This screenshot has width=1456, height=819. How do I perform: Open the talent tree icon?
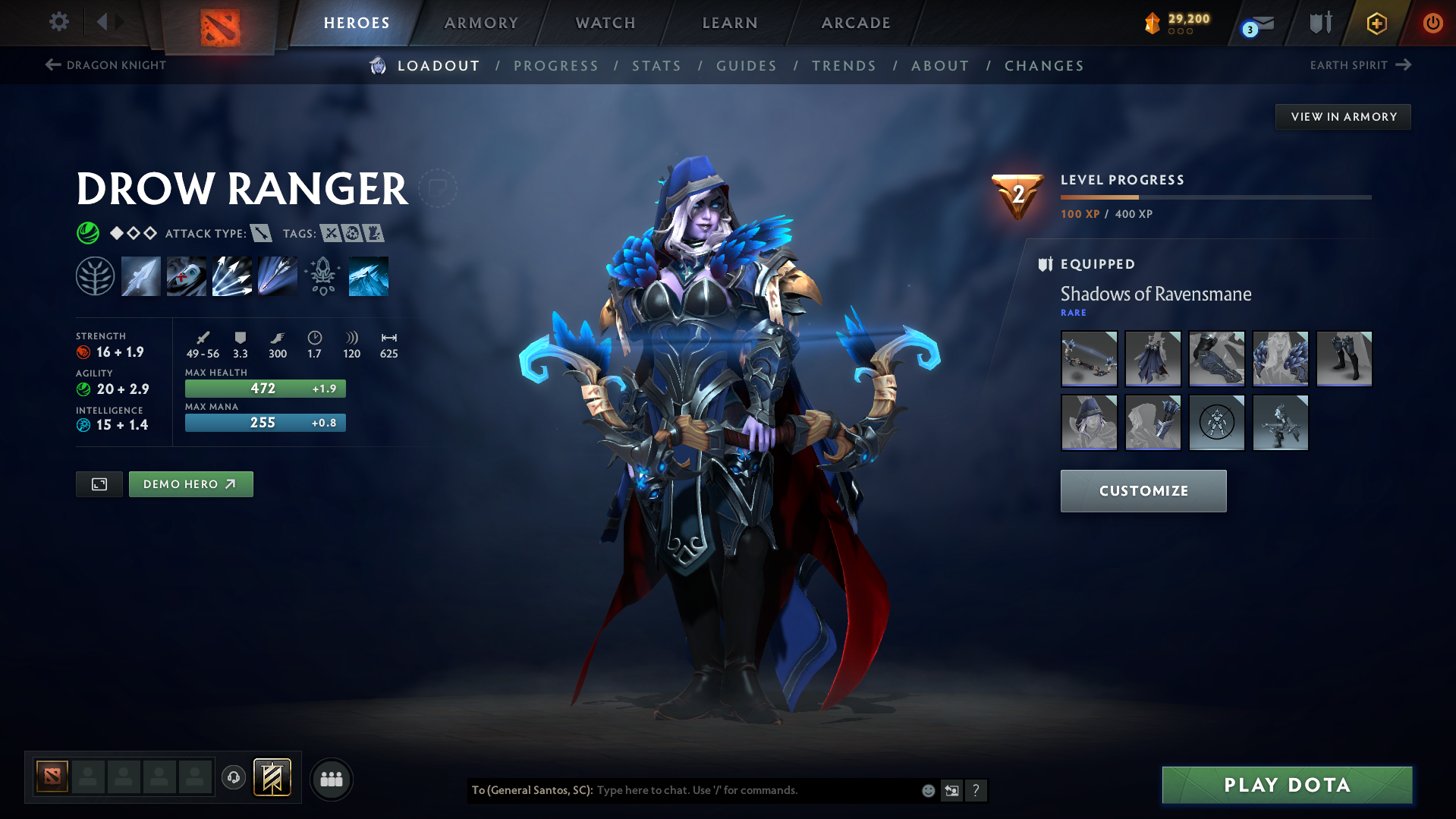point(95,276)
